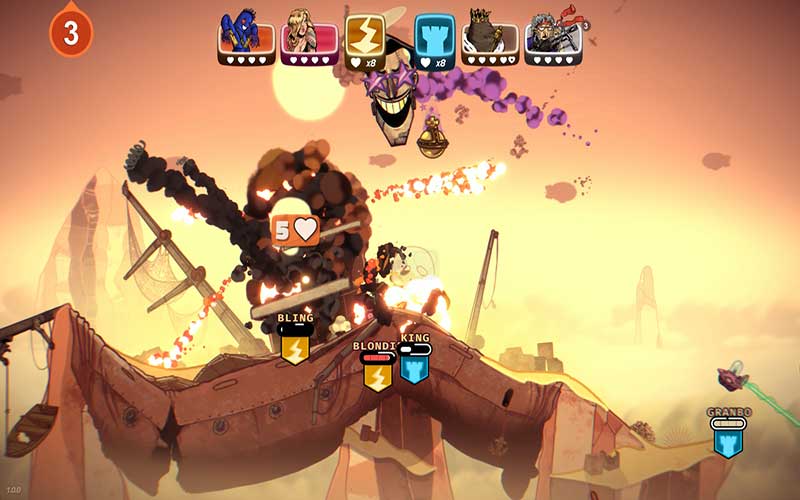This screenshot has height=500, width=800.
Task: Select the blonde-haired character portrait
Action: 308,37
